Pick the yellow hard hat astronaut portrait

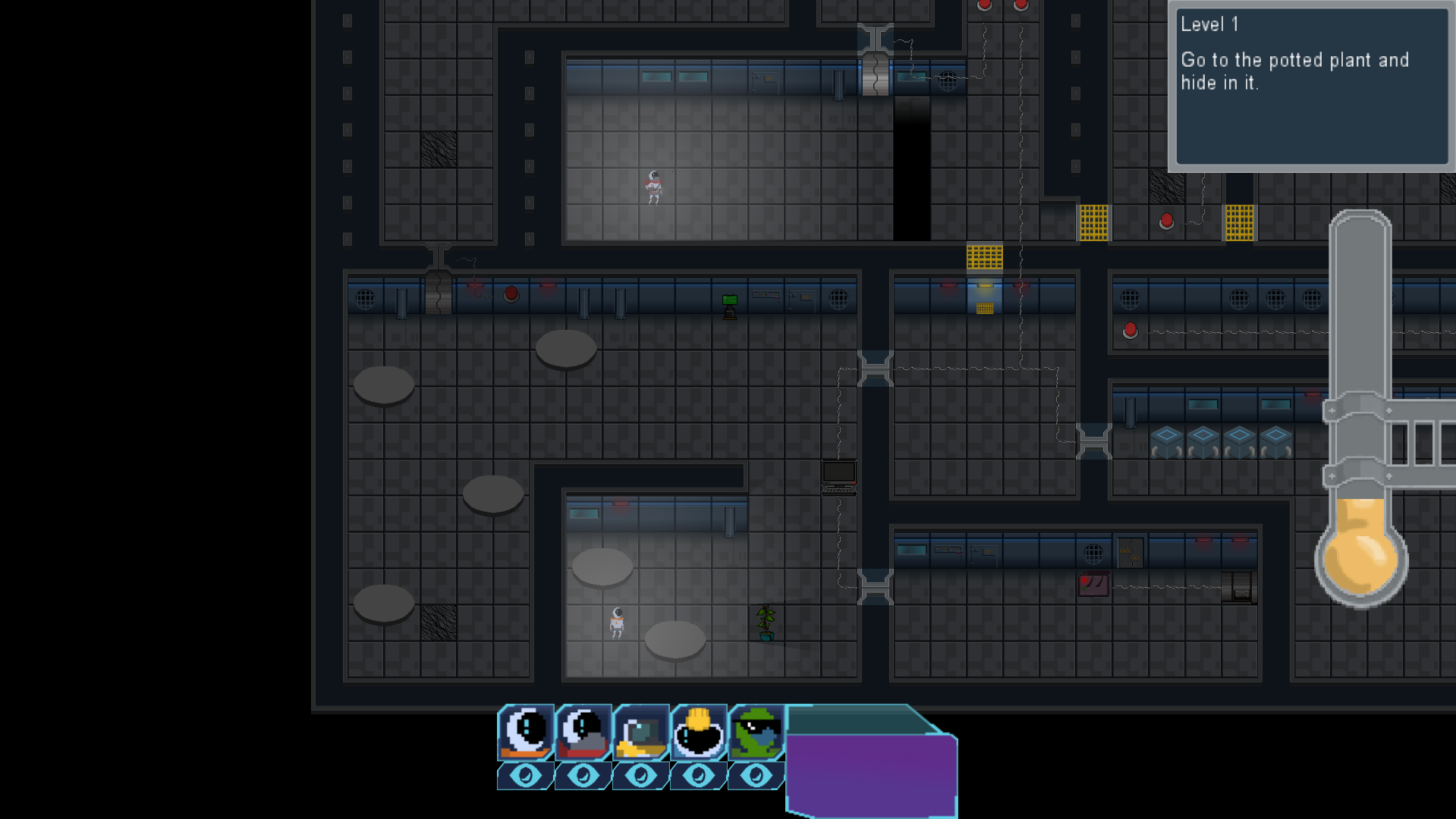pyautogui.click(x=699, y=732)
